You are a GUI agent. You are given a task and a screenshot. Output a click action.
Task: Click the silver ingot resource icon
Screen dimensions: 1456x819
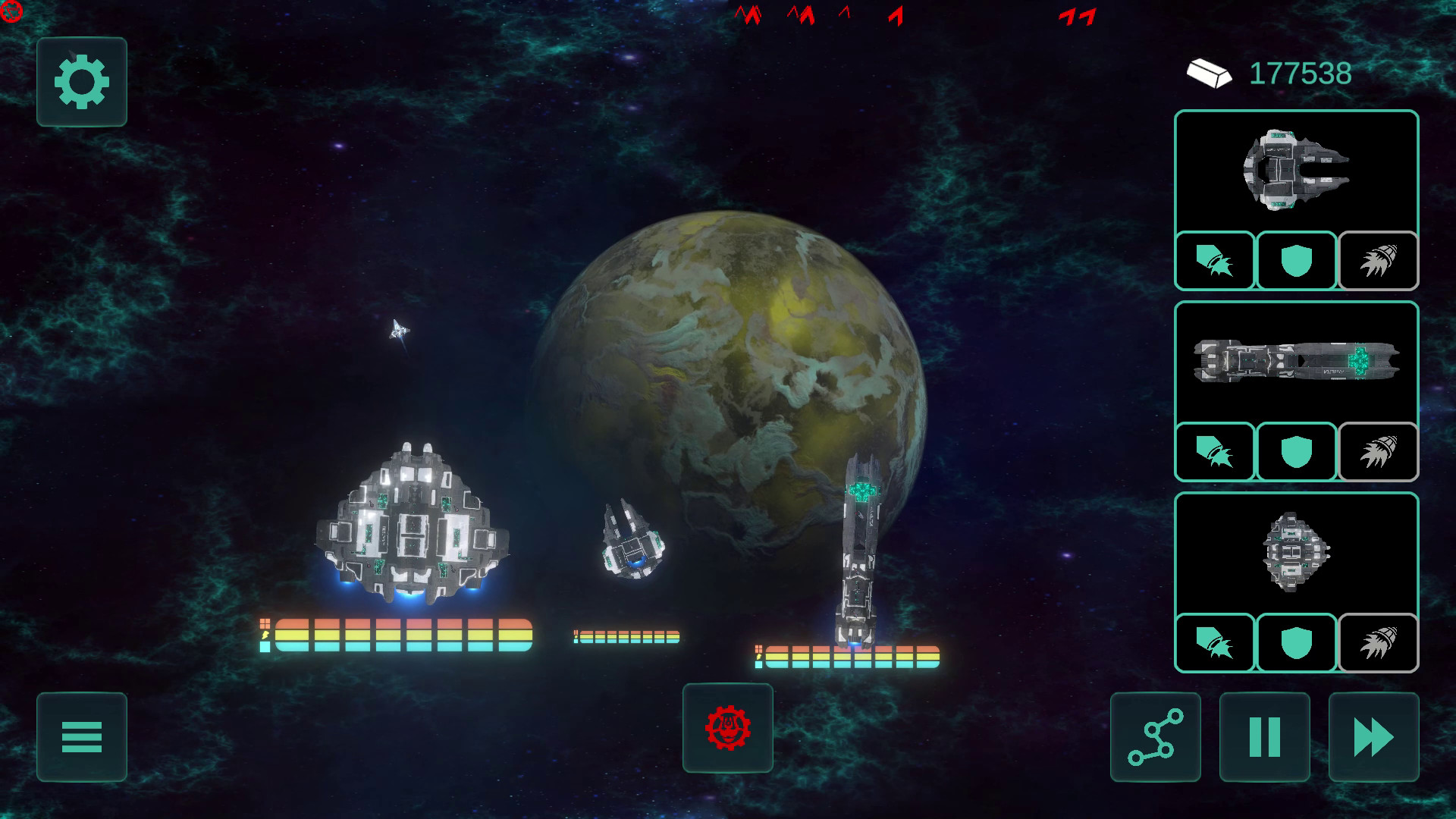1211,74
